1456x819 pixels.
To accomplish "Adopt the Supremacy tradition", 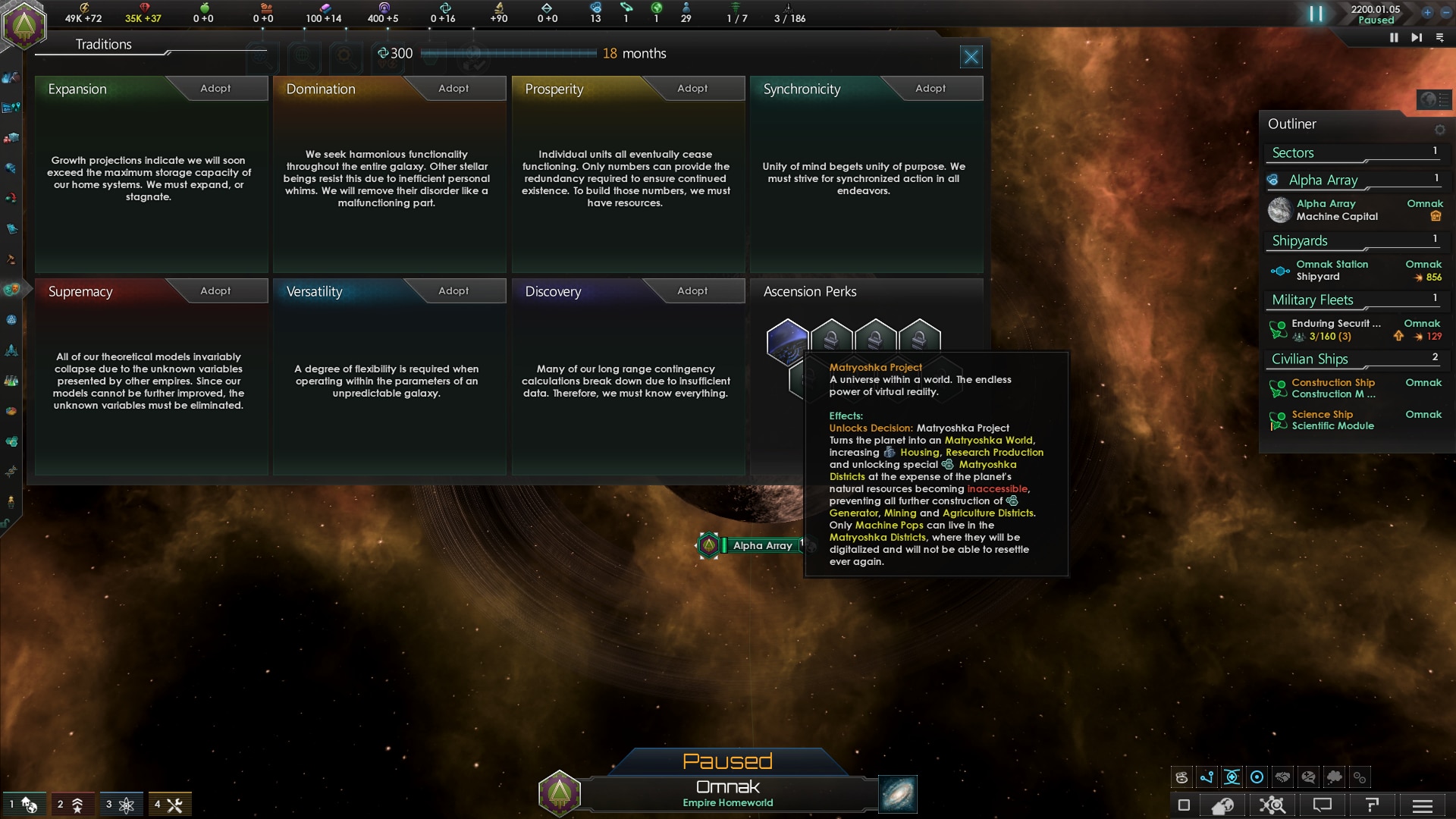I will pyautogui.click(x=216, y=291).
